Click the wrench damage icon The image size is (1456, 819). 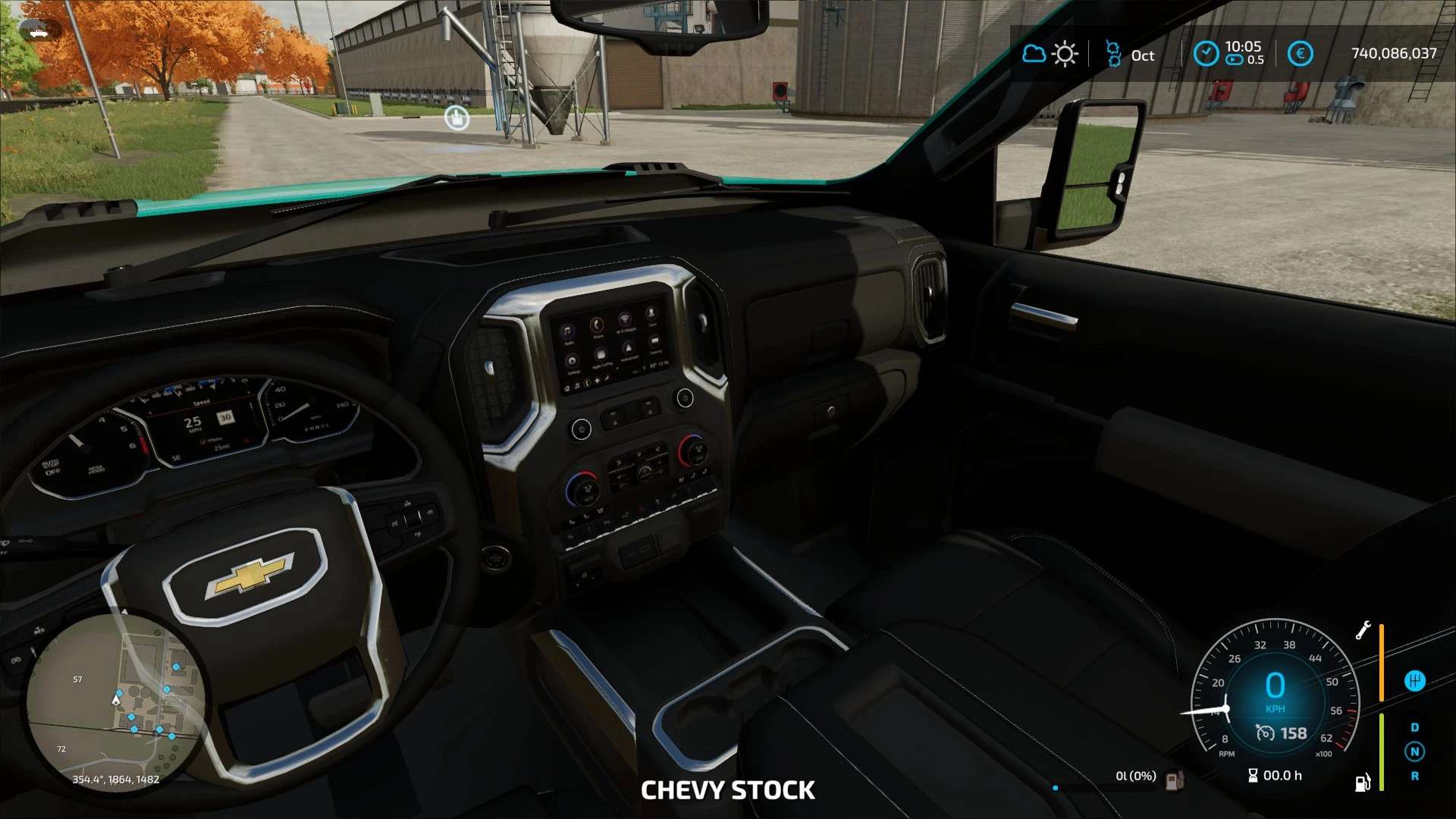[1363, 630]
